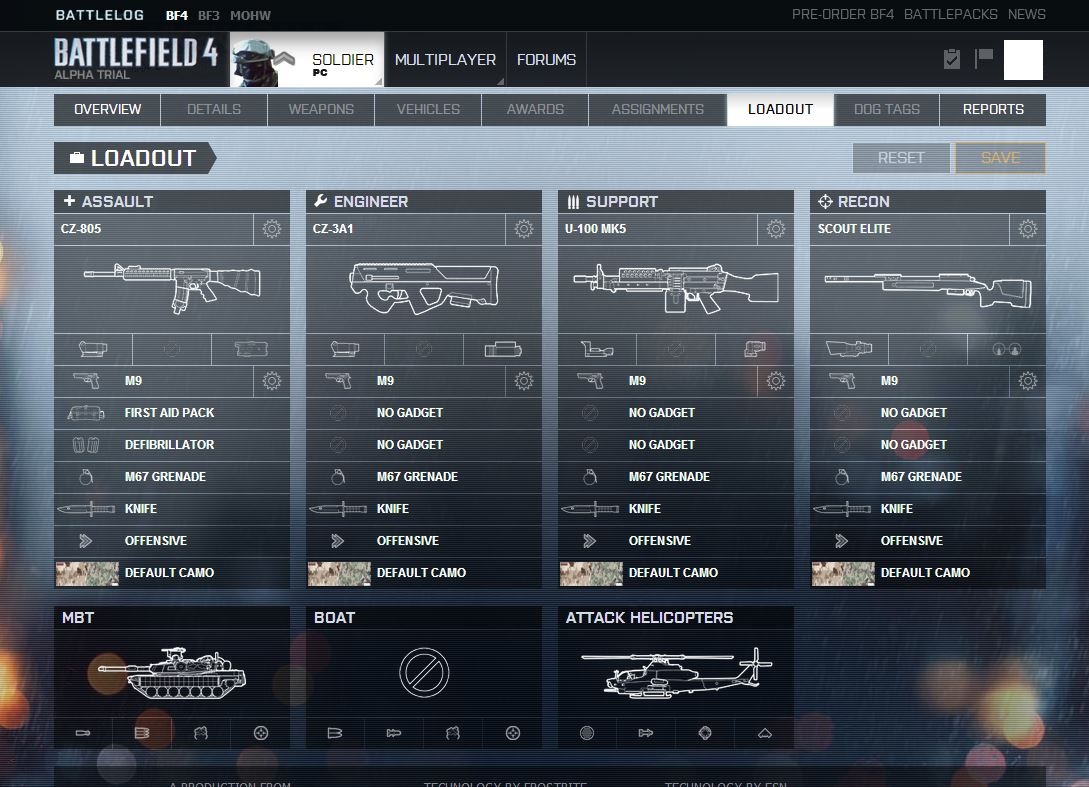The height and width of the screenshot is (787, 1089).
Task: Visit the Forums section
Action: (x=546, y=60)
